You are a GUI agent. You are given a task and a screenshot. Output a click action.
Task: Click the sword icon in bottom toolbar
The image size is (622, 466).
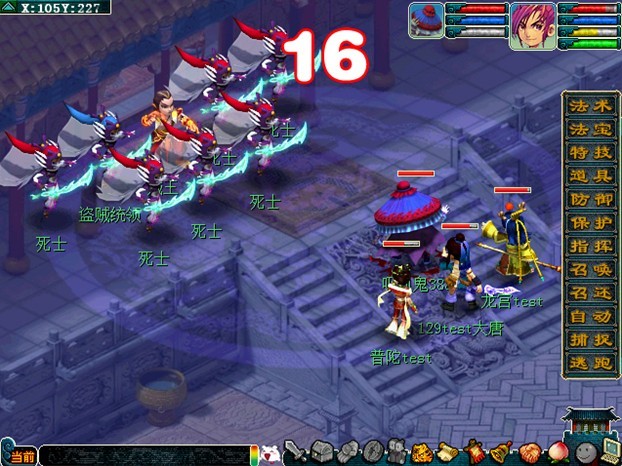point(294,452)
